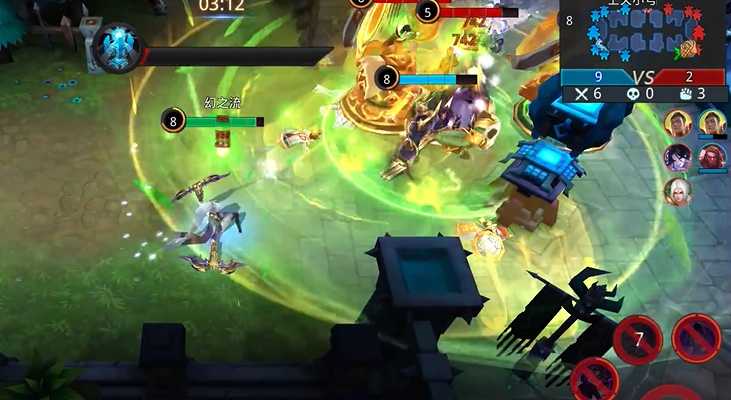Select the purple-haired hero portrait
The height and width of the screenshot is (400, 731).
tap(677, 157)
